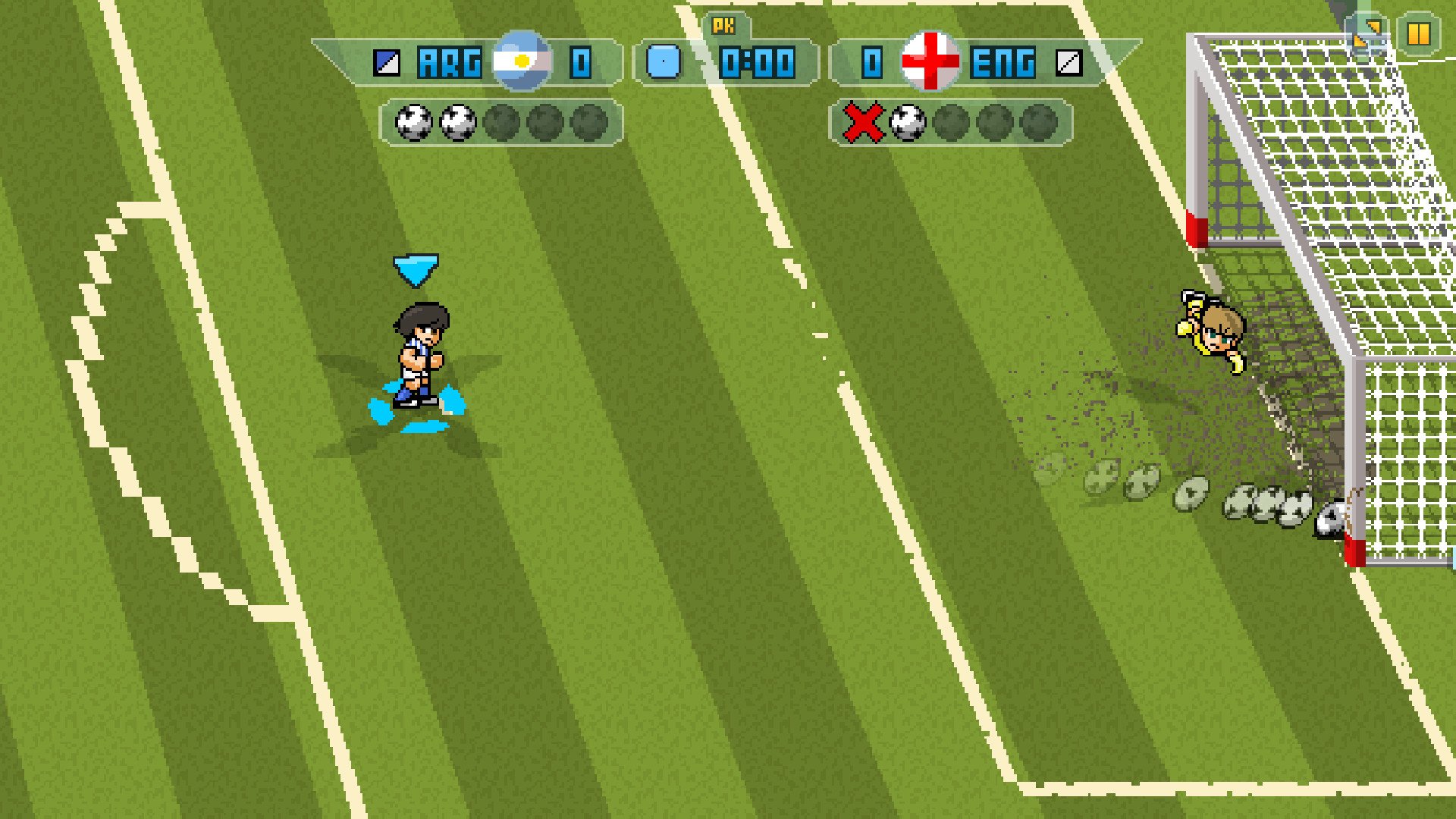Select the Argentina flag emblem on the scoreboard

click(521, 64)
